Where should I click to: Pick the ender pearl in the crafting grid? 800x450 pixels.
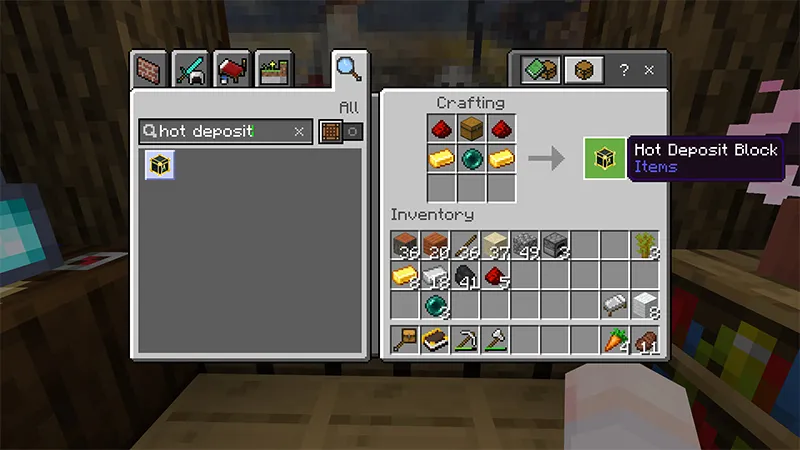(x=472, y=158)
